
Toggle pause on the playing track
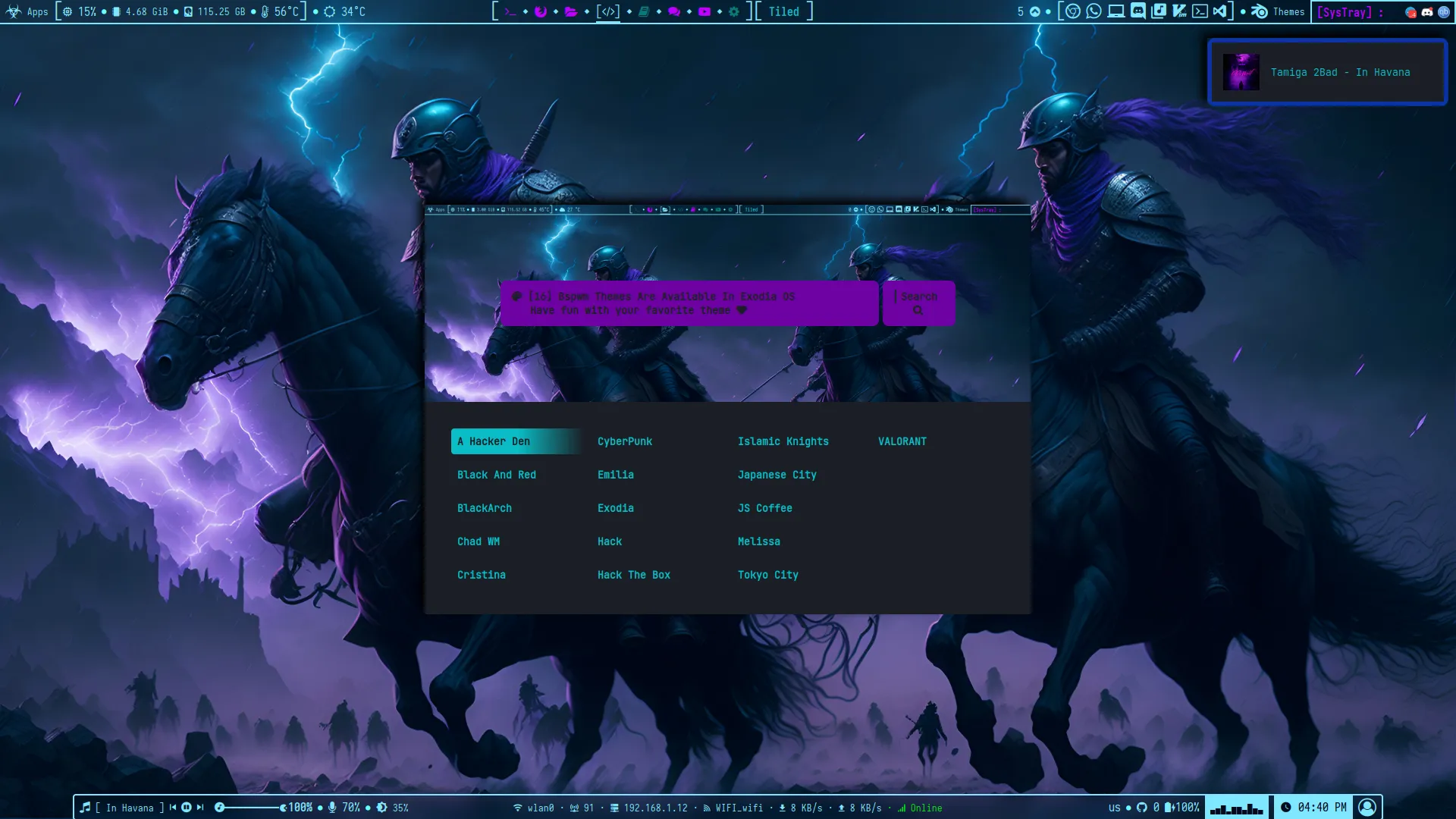(x=187, y=808)
